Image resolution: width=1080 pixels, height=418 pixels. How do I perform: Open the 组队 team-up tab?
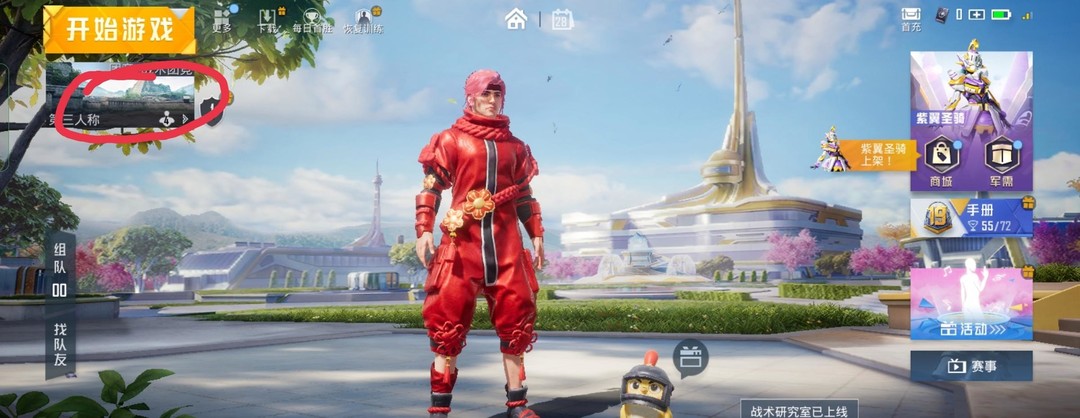[60, 267]
